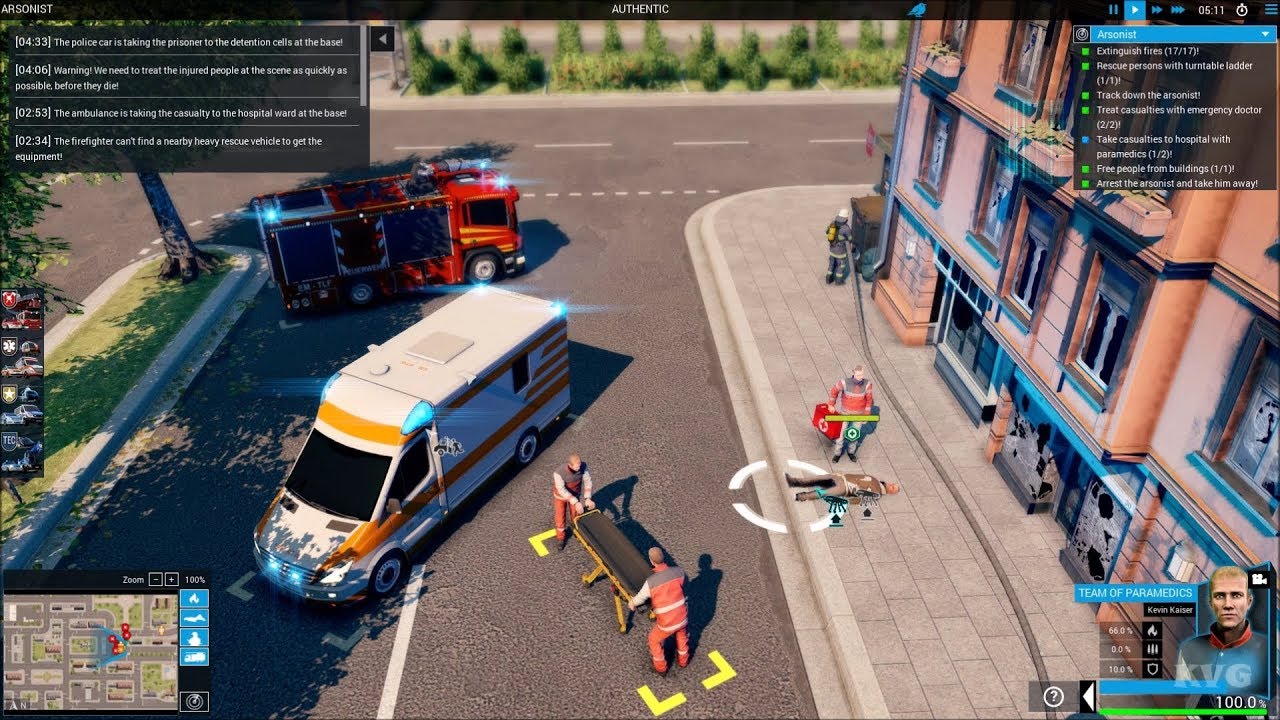Toggle the fire markers filter beside the minimap
Screen dimensions: 1280x720
click(194, 598)
